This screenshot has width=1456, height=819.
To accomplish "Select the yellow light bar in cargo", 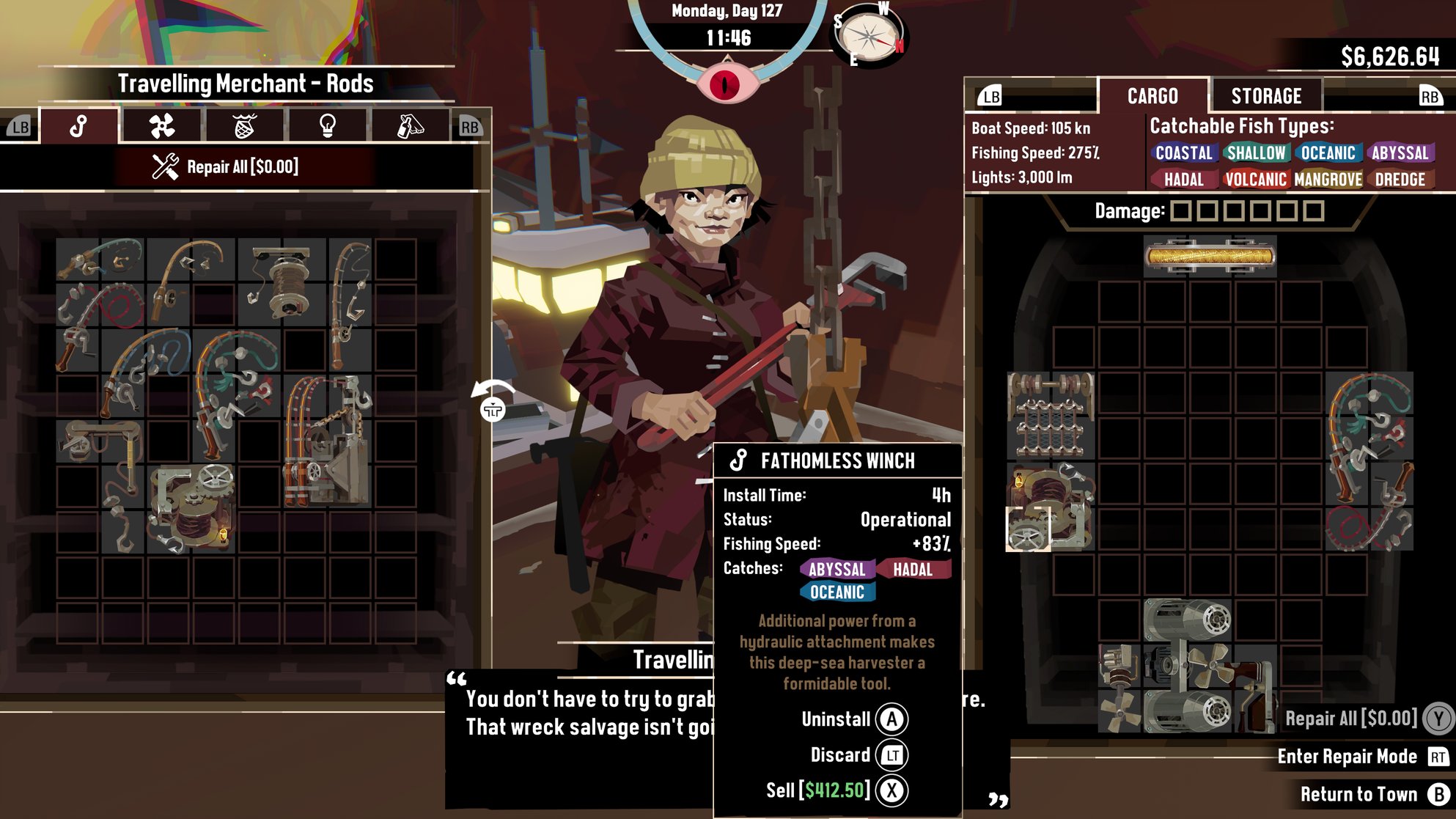I will (x=1210, y=256).
